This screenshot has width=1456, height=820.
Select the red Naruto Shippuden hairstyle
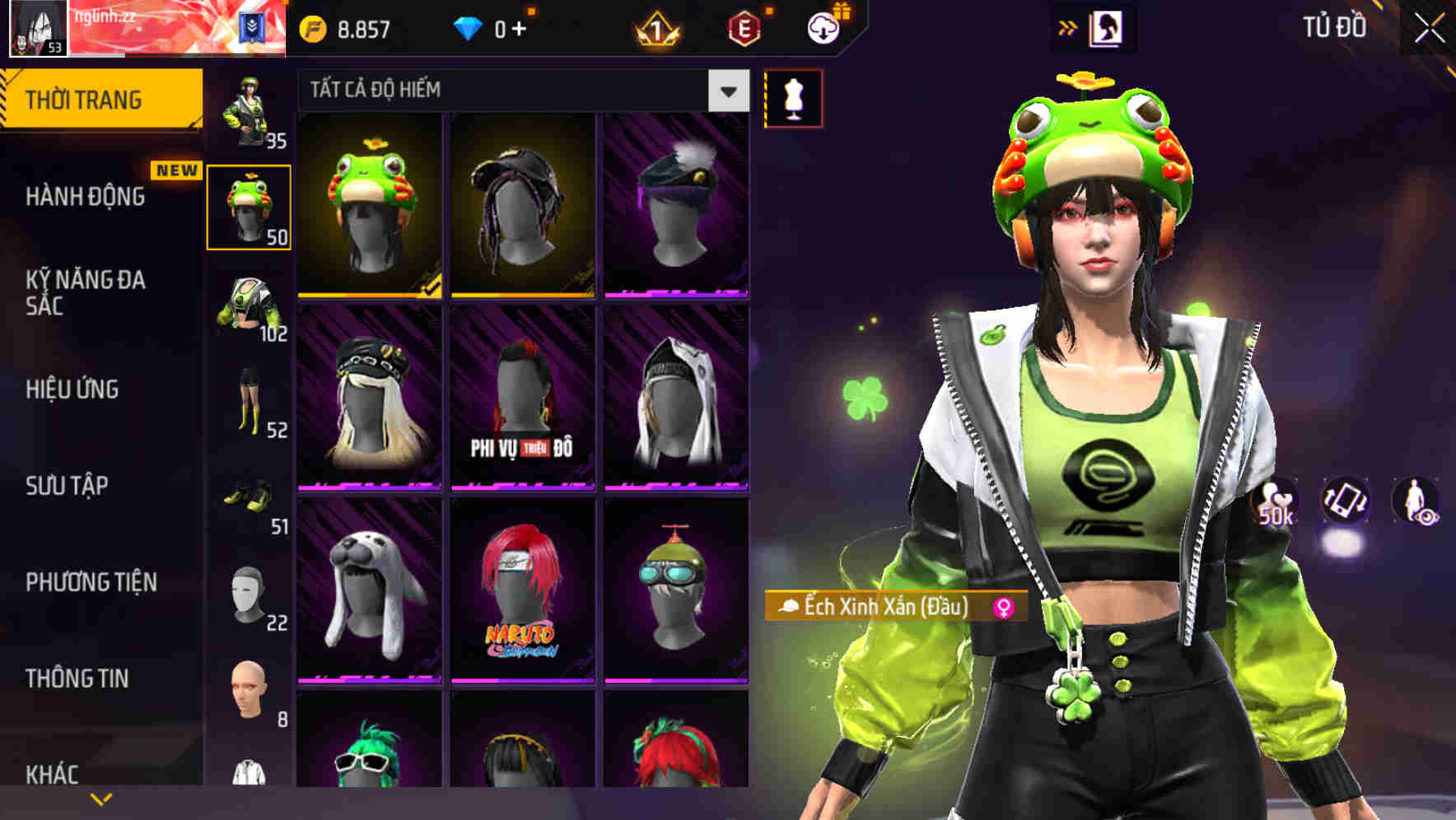522,593
